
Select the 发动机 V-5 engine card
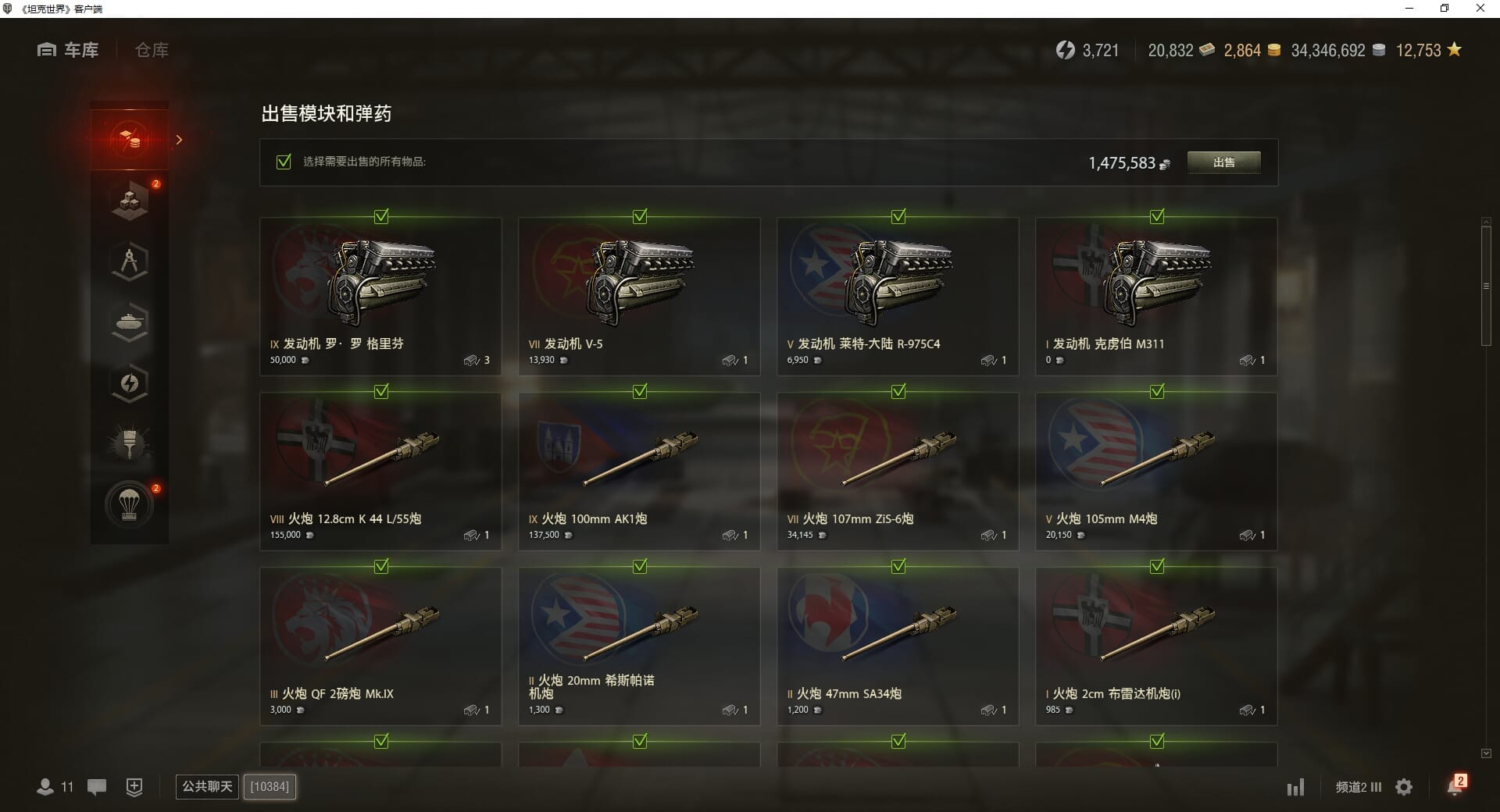coord(638,297)
